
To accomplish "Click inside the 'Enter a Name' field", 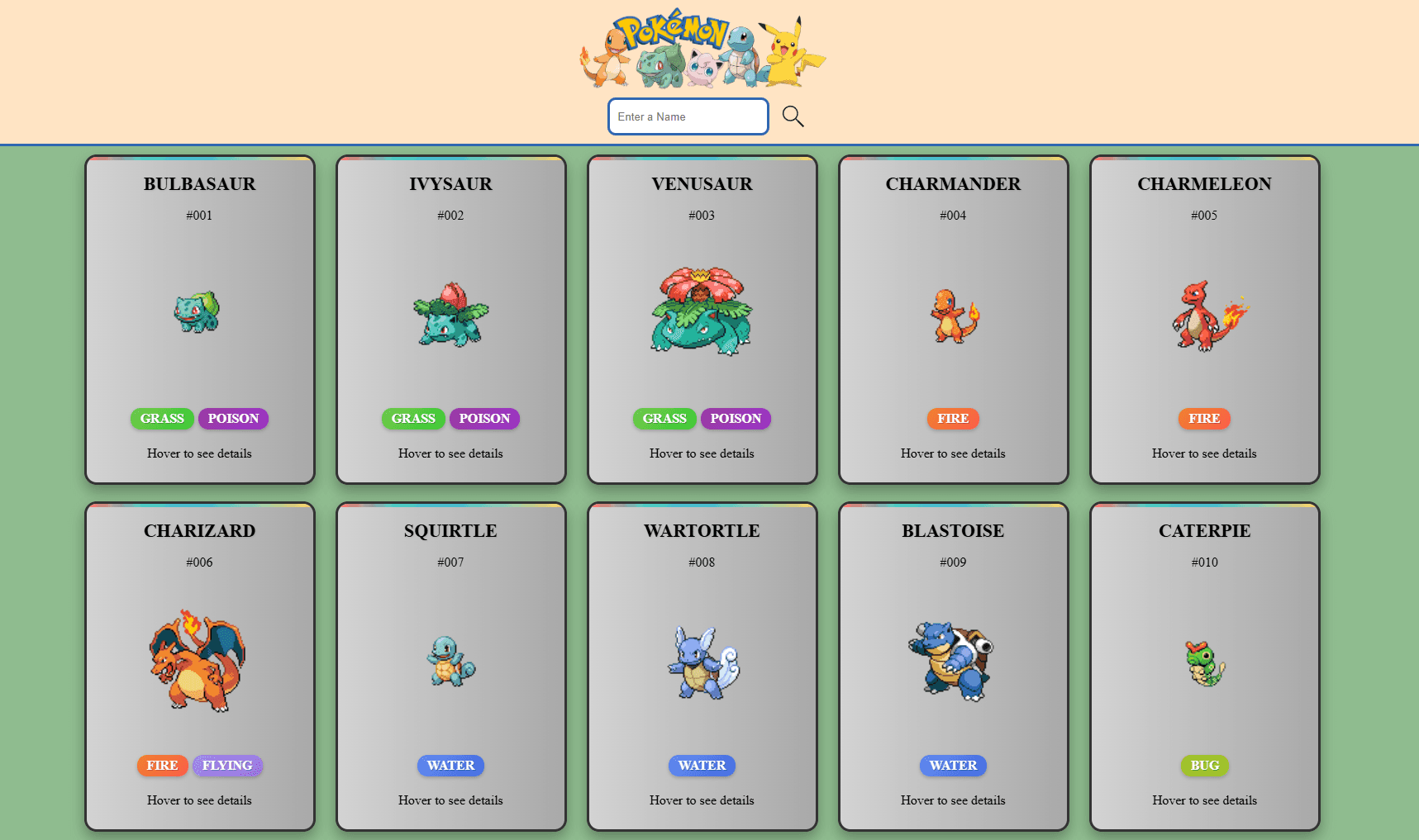I will coord(688,116).
